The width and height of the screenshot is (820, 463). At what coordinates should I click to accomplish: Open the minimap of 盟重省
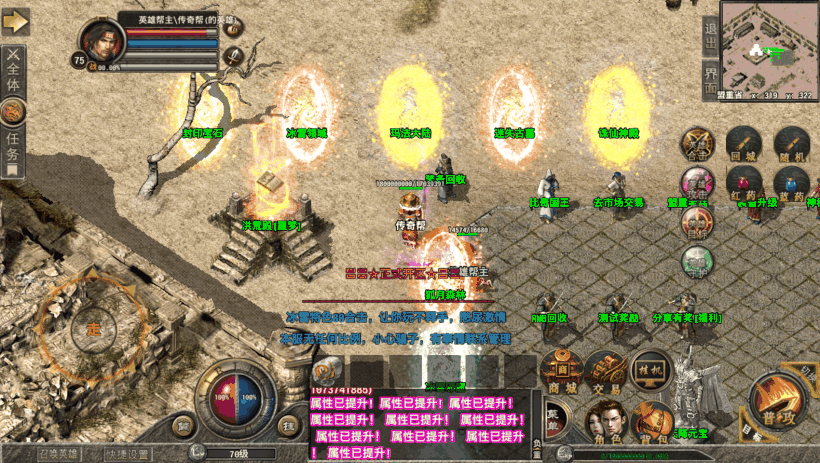coord(769,44)
